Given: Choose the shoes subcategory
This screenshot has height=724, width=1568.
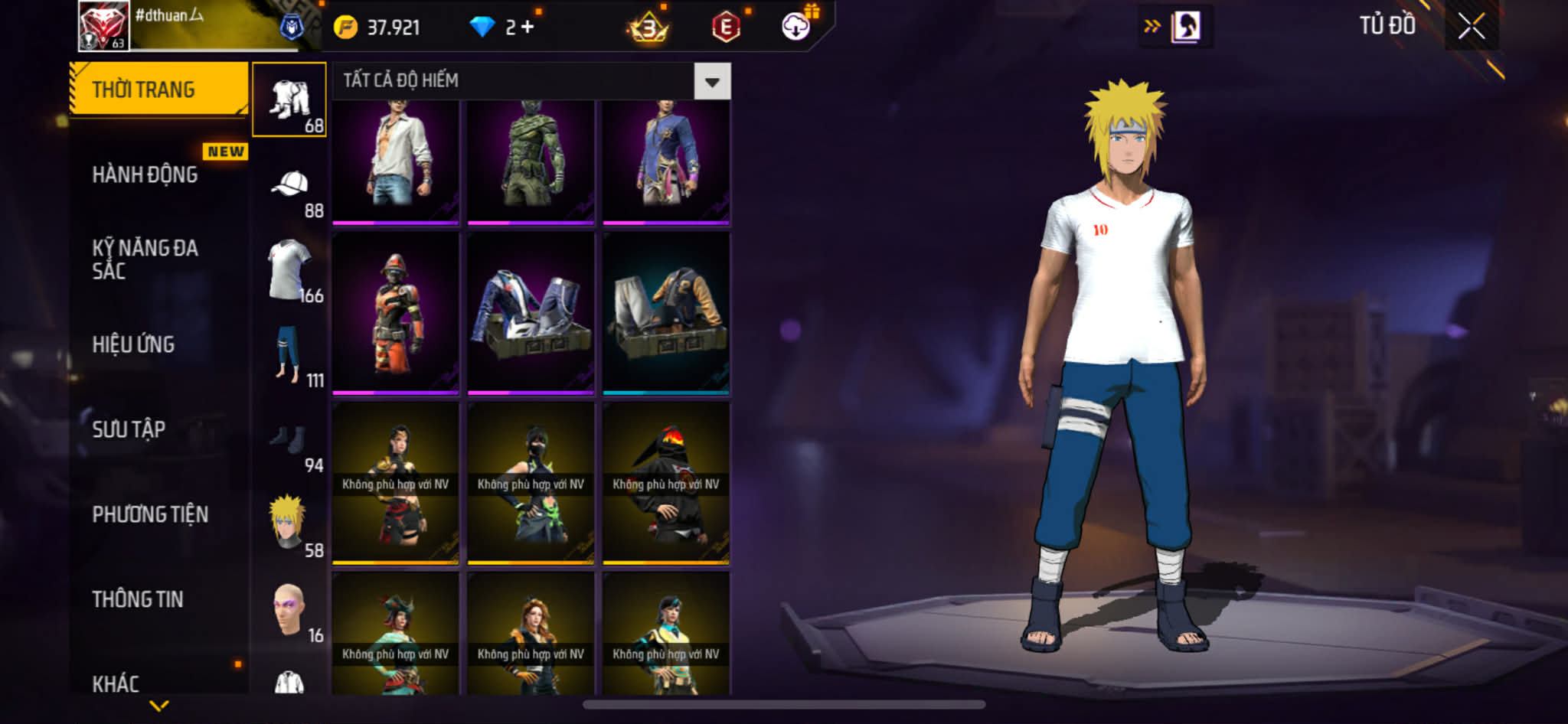Looking at the screenshot, I should click(289, 440).
